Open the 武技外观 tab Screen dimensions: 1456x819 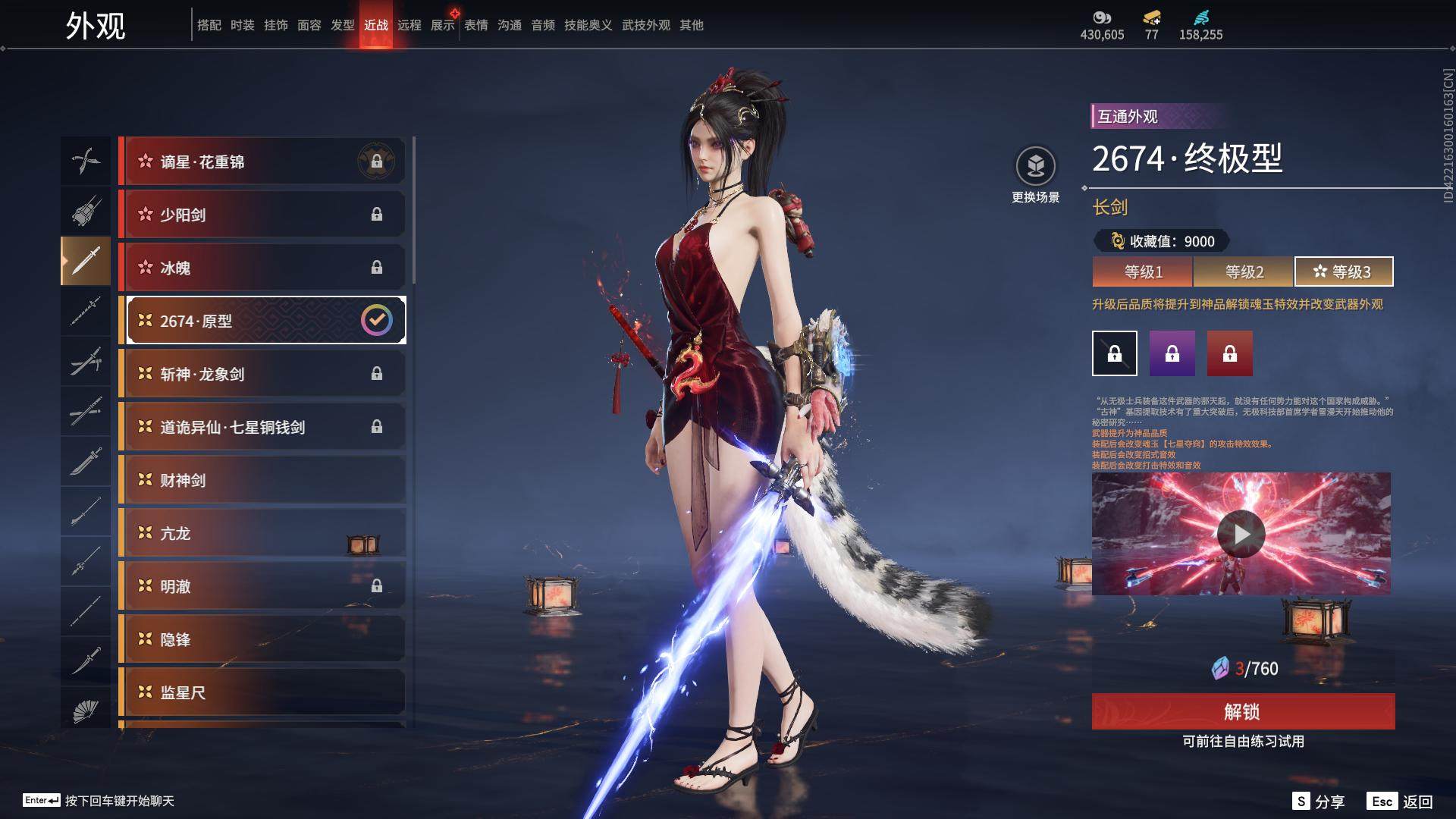[646, 25]
